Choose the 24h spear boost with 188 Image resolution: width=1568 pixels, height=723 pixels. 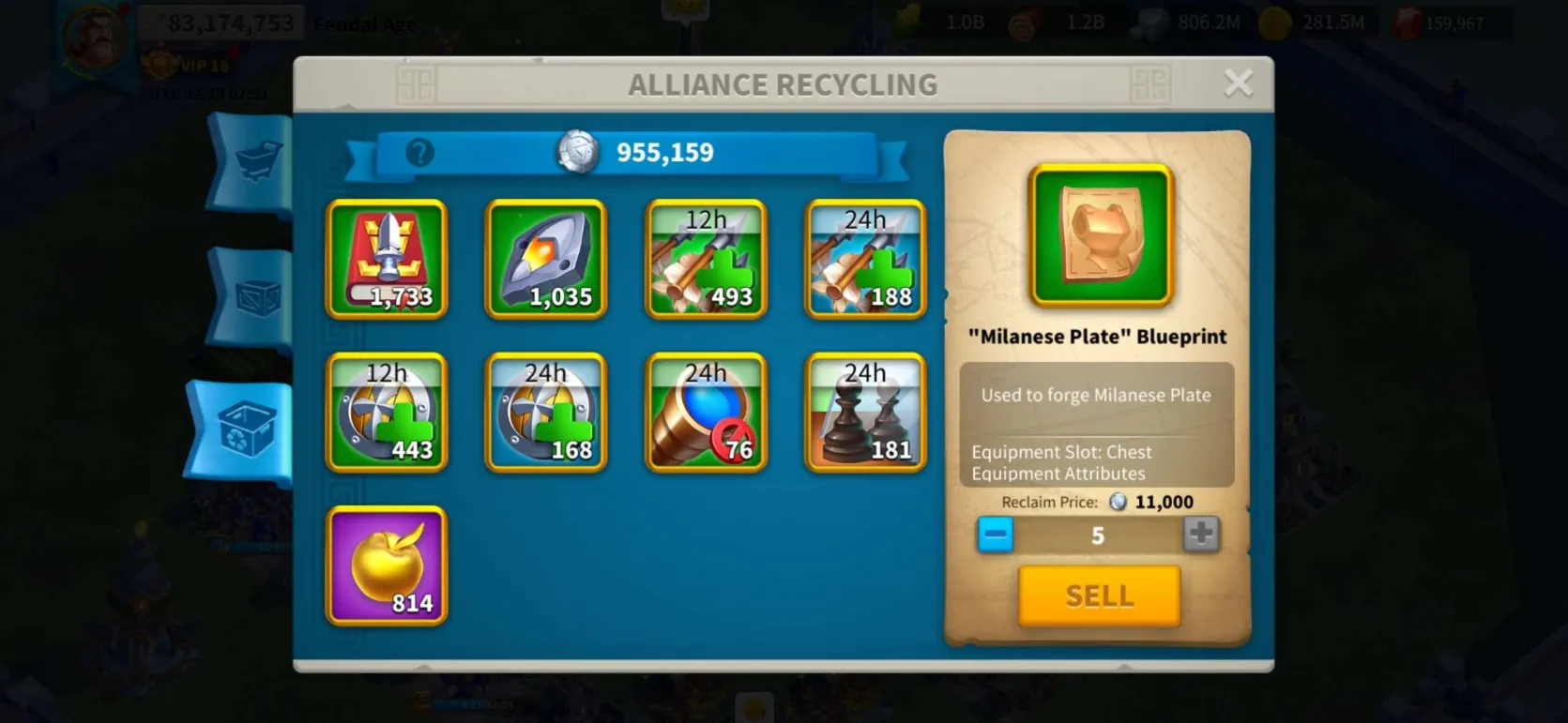coord(865,259)
